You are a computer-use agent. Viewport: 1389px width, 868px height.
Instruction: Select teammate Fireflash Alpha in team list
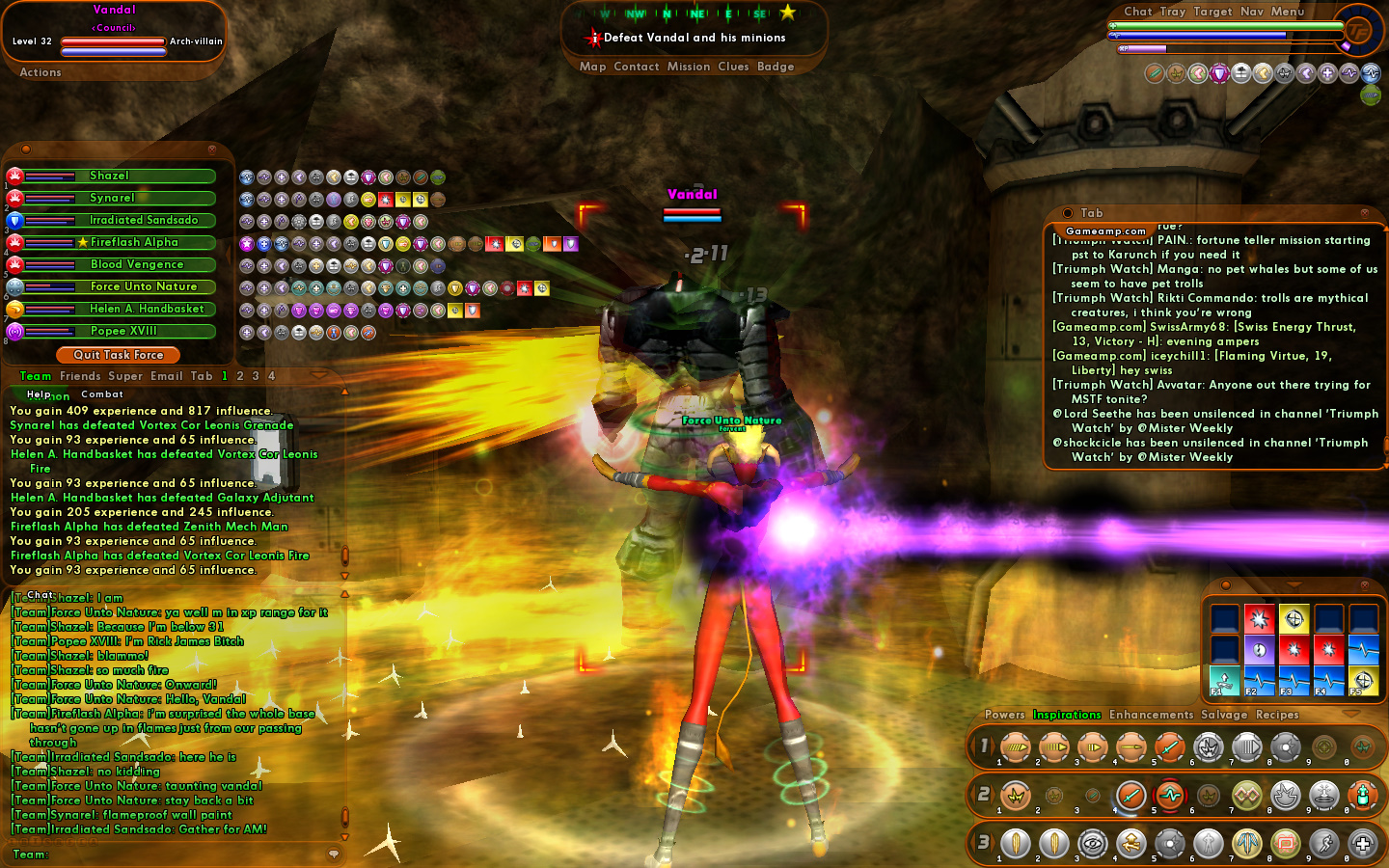[134, 242]
